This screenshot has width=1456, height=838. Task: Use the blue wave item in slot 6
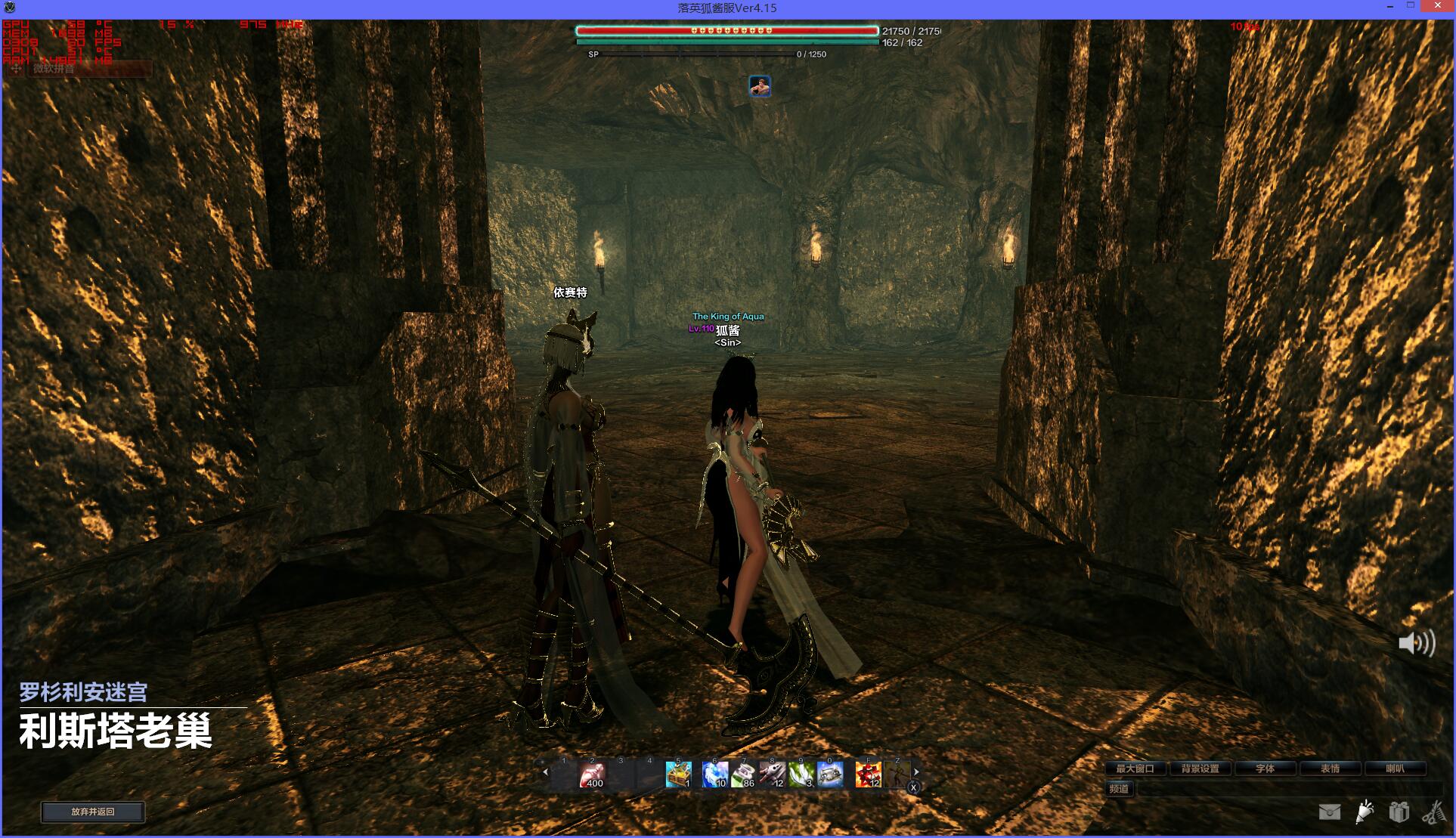pos(714,775)
